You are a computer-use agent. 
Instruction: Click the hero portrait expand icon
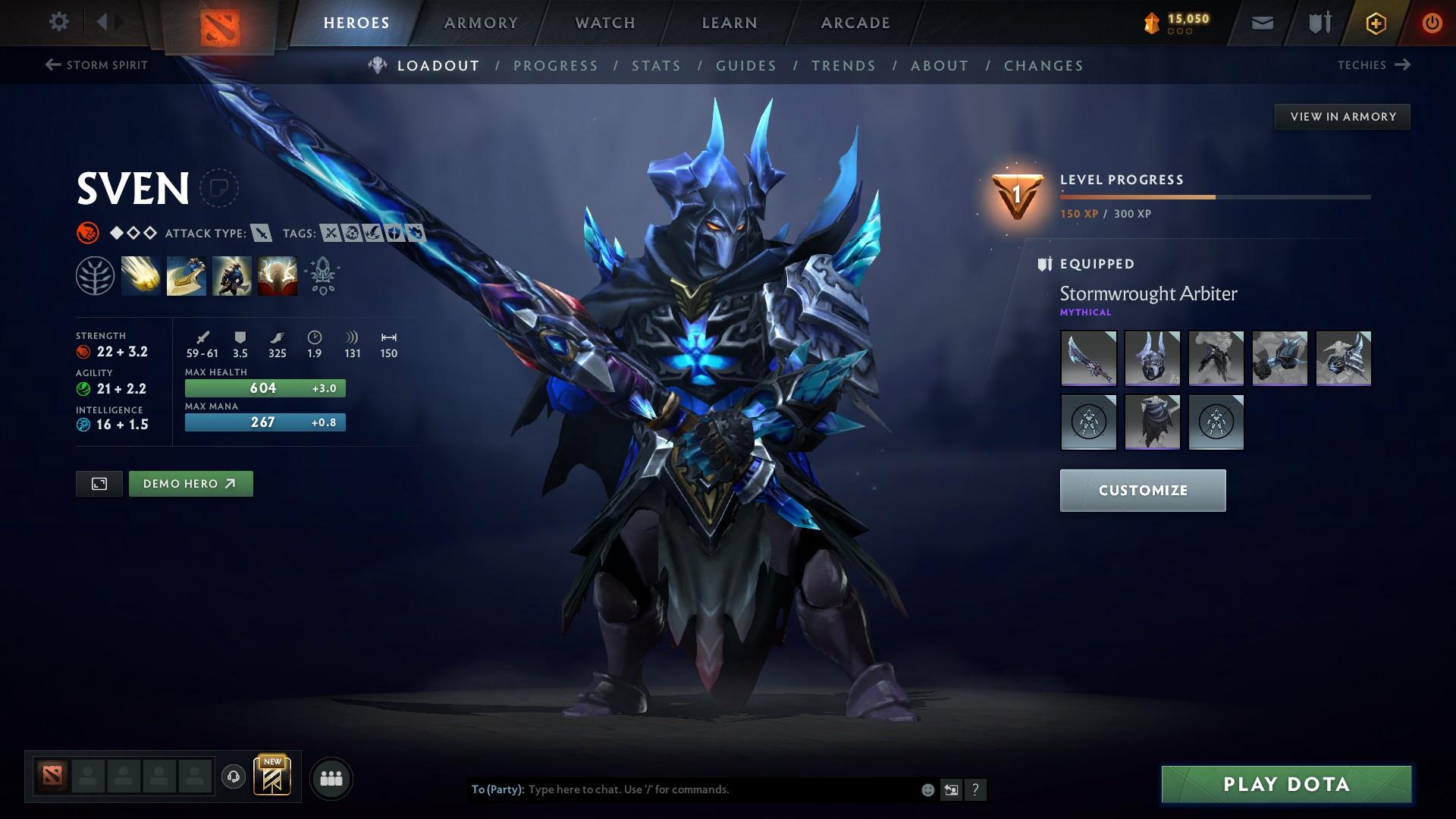coord(99,483)
